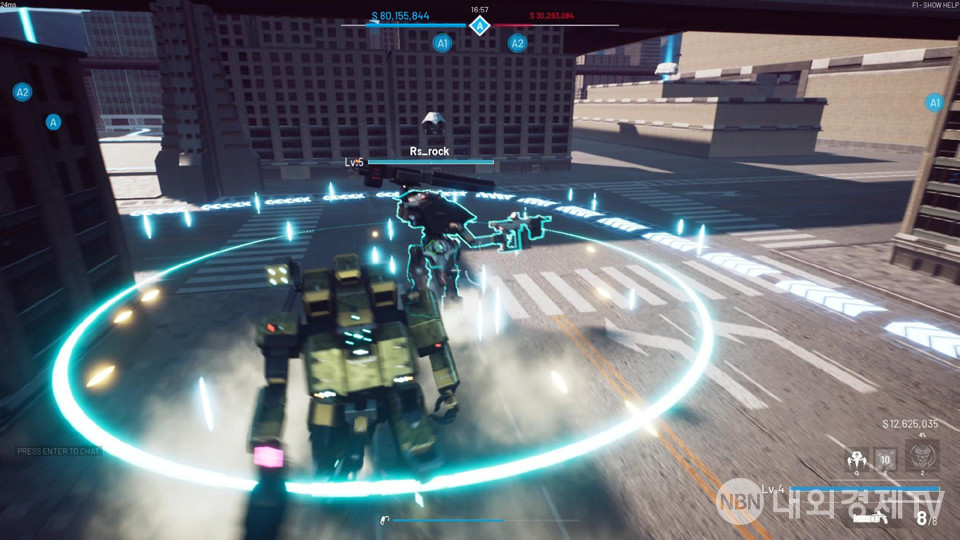The image size is (960, 540).
Task: Activate the mech ability icon labeled Q
Action: 855,460
